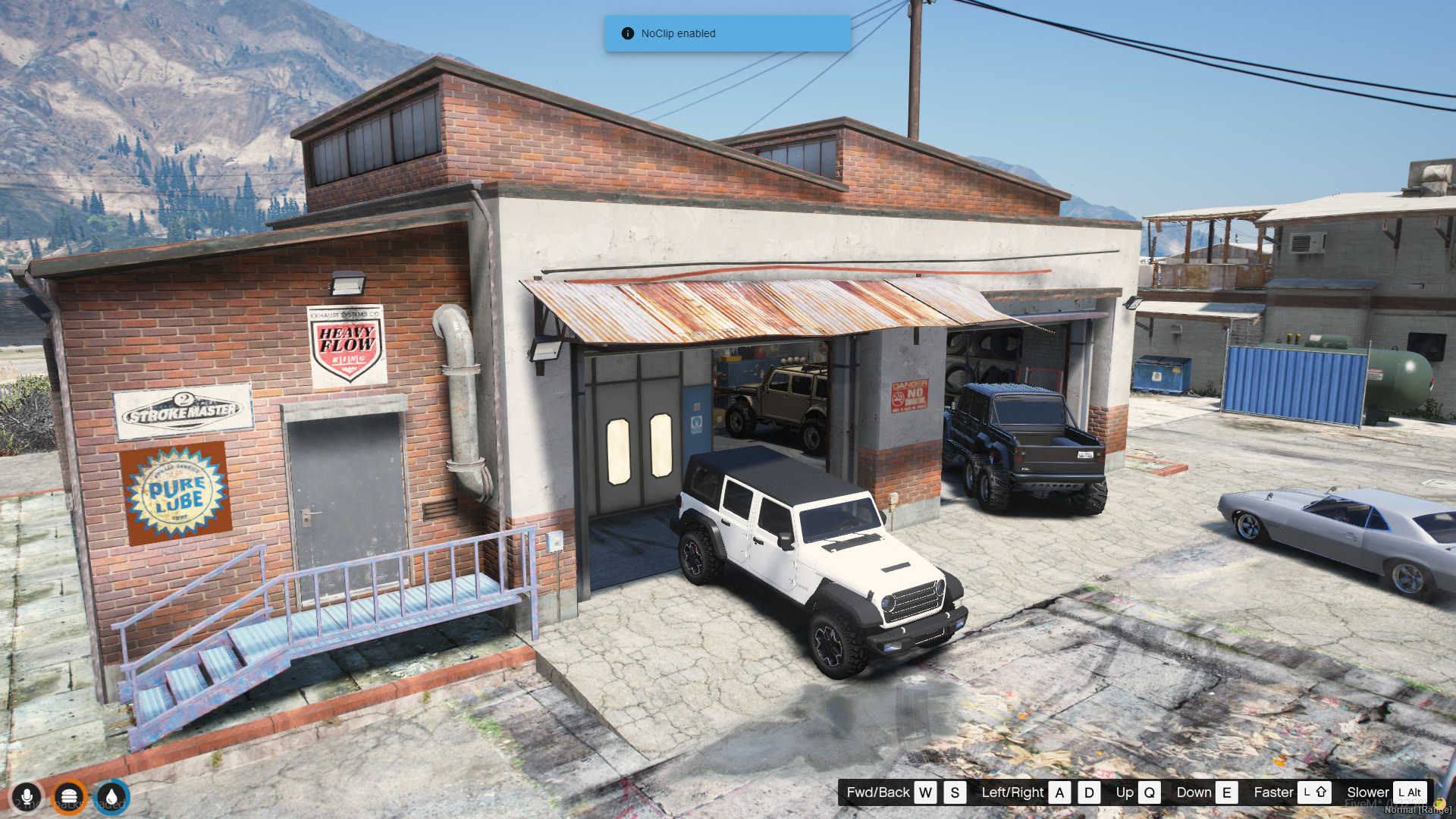
Task: Select the burger hunger status icon
Action: 69,797
